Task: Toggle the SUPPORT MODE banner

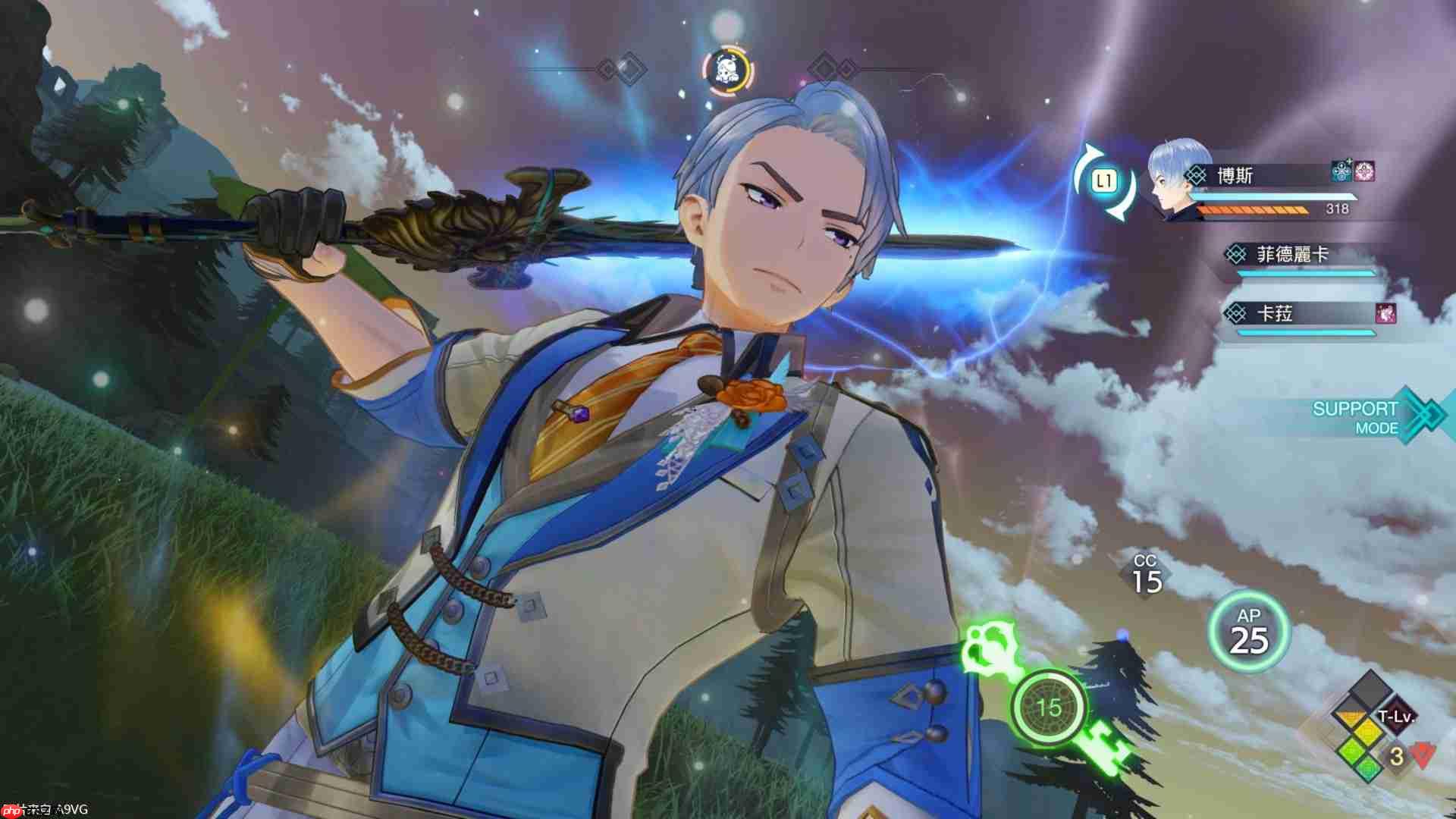Action: pos(1356,417)
